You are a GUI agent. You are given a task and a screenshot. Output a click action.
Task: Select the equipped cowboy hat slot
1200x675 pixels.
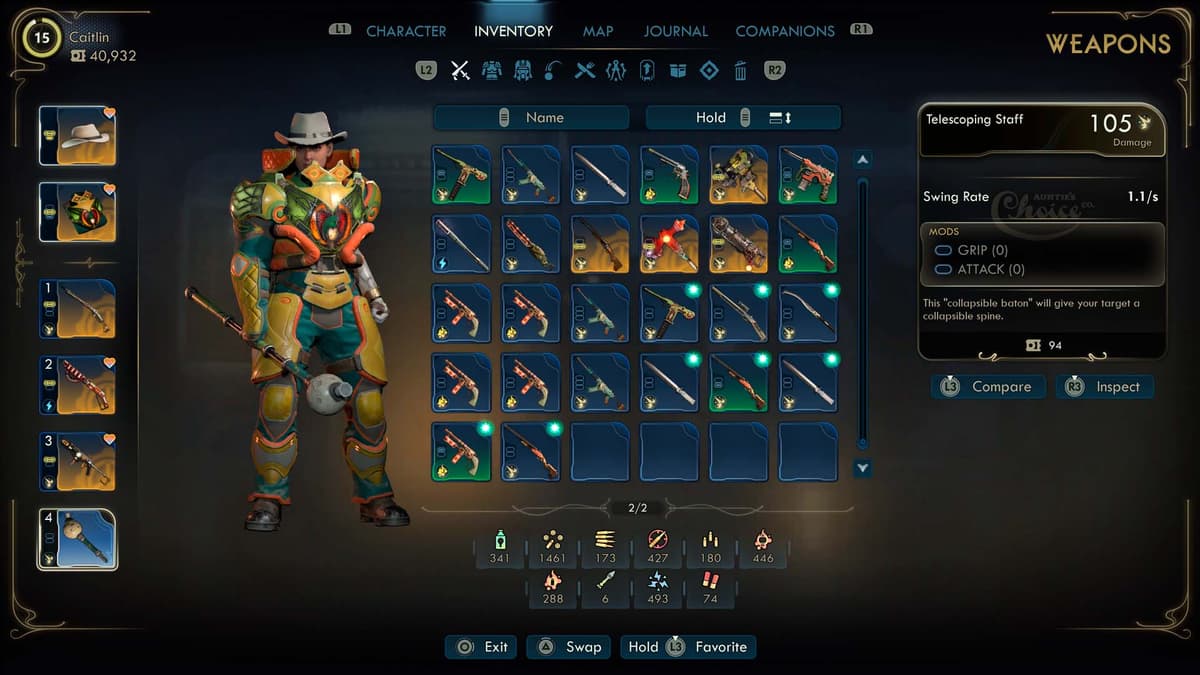point(78,135)
